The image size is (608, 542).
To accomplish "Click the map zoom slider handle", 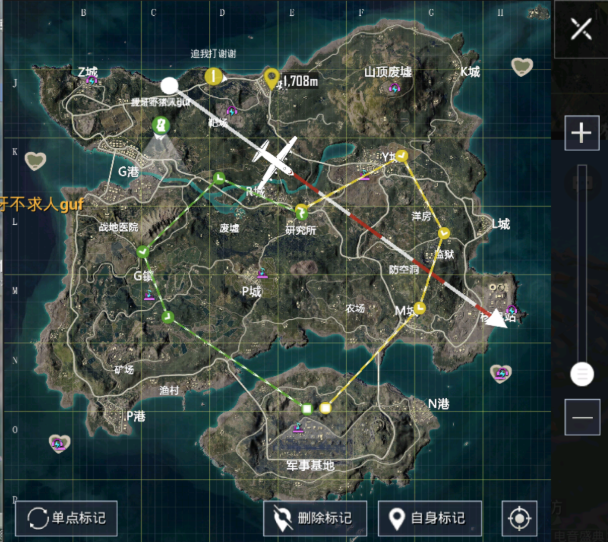I will pyautogui.click(x=581, y=374).
